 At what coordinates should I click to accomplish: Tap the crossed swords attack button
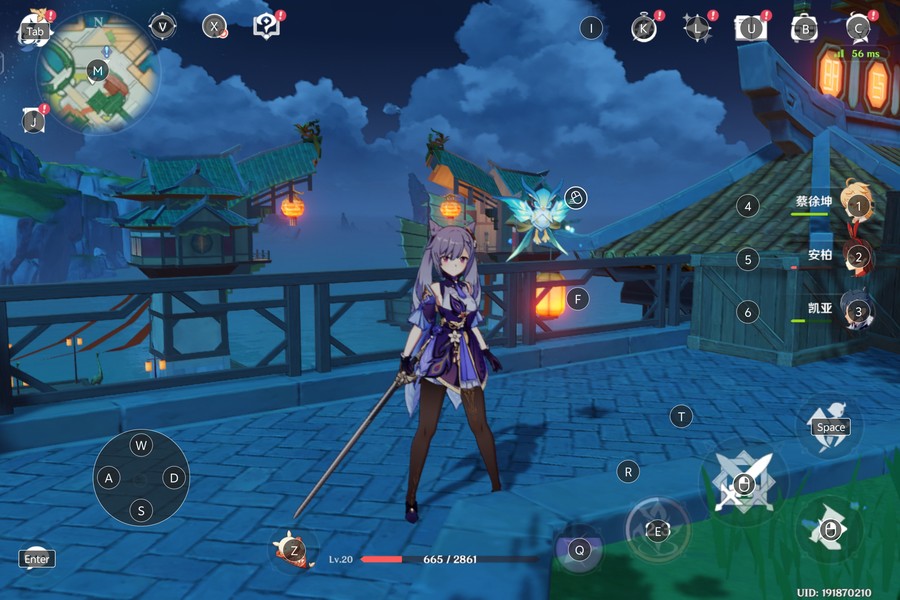[744, 484]
